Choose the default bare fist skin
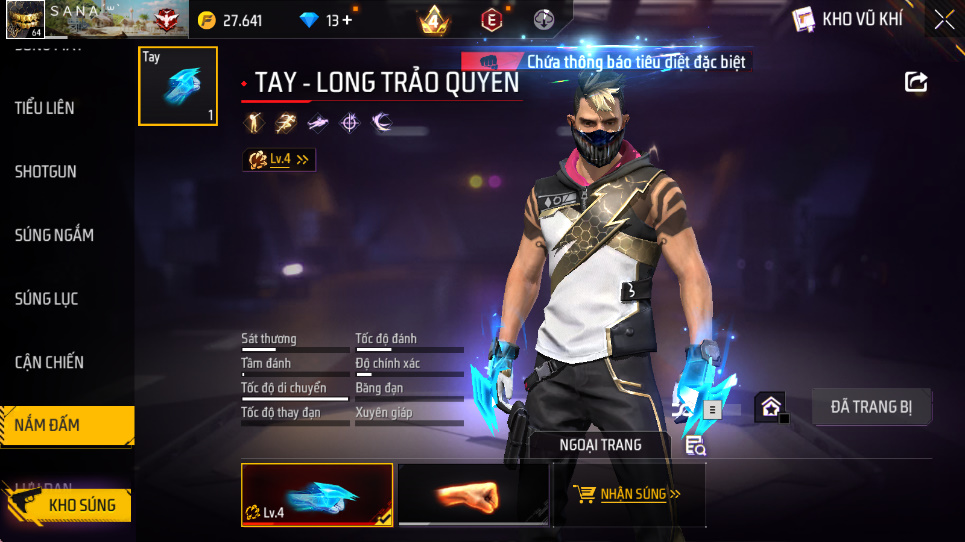 pos(473,494)
